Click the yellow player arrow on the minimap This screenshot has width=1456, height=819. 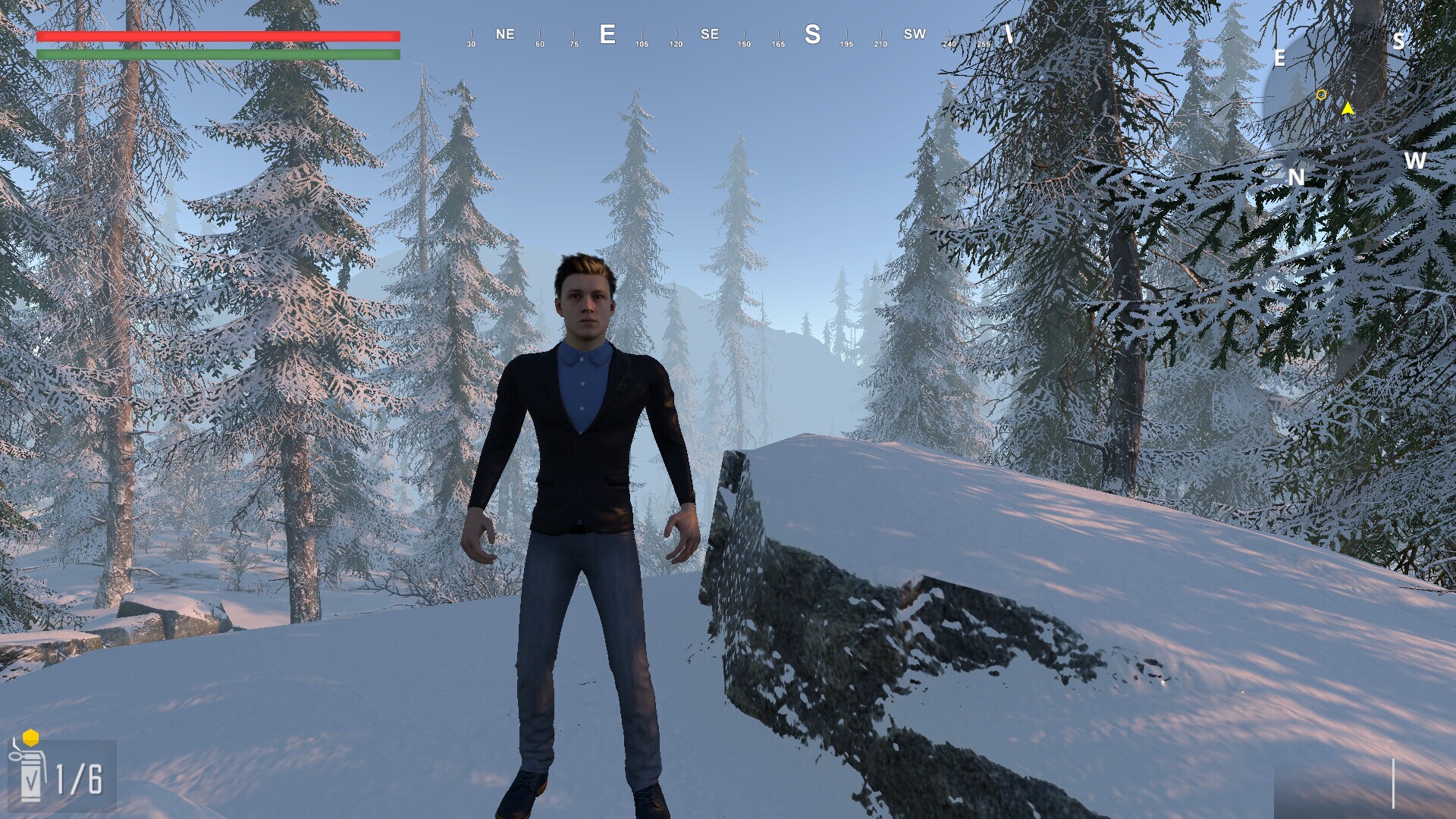tap(1348, 108)
